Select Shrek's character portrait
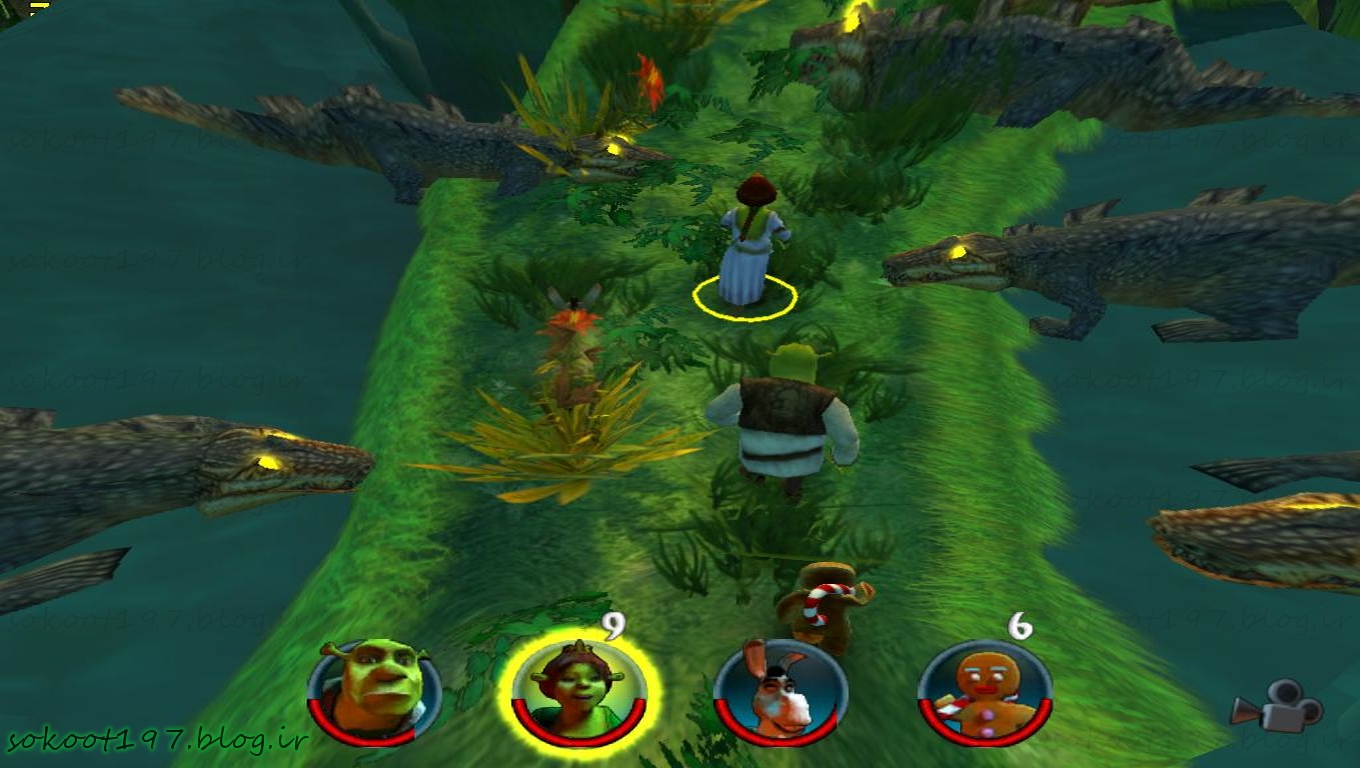The height and width of the screenshot is (768, 1360). click(x=374, y=692)
